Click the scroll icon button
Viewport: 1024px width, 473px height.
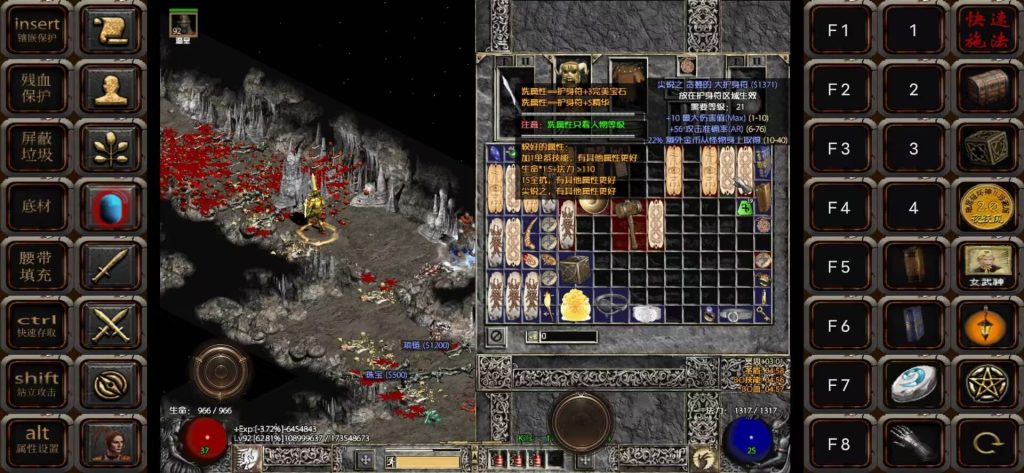[110, 30]
